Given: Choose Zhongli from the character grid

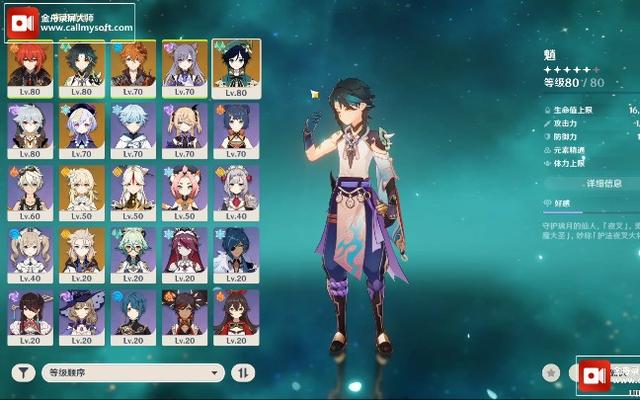Looking at the screenshot, I should (x=82, y=67).
